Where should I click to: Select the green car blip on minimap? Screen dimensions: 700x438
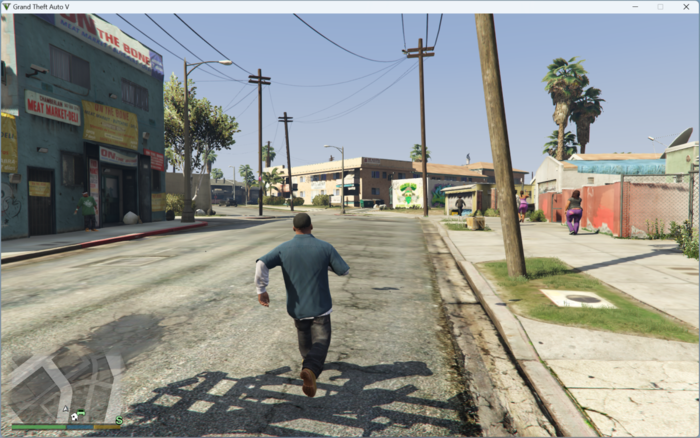(x=80, y=414)
